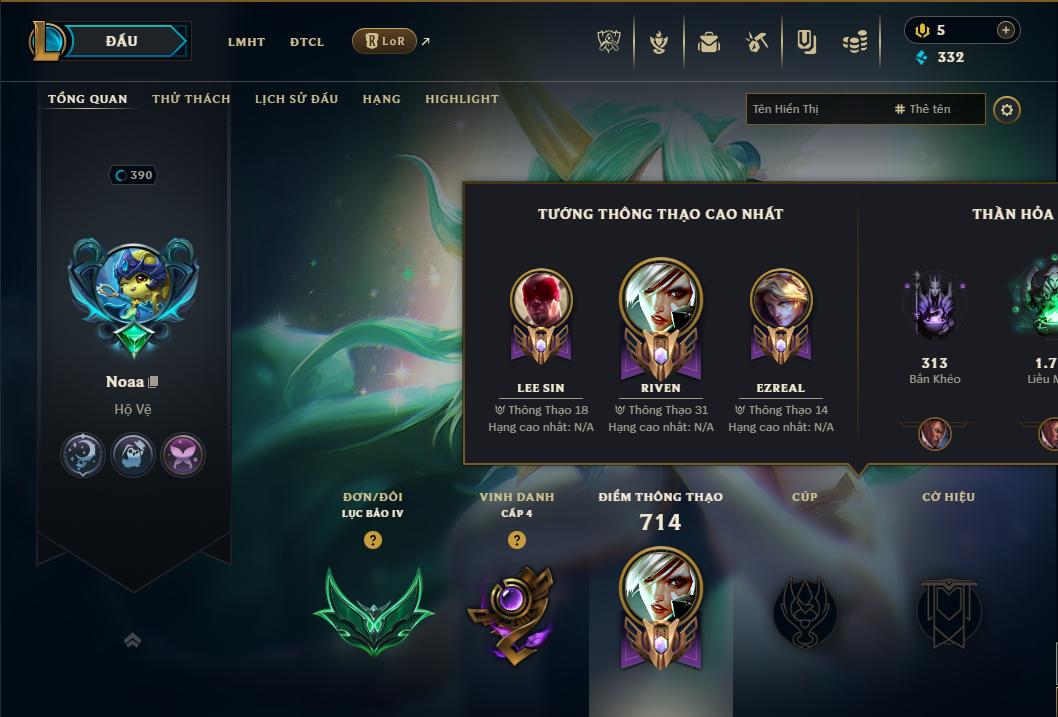
Task: Open the Collection backpack icon
Action: (709, 42)
